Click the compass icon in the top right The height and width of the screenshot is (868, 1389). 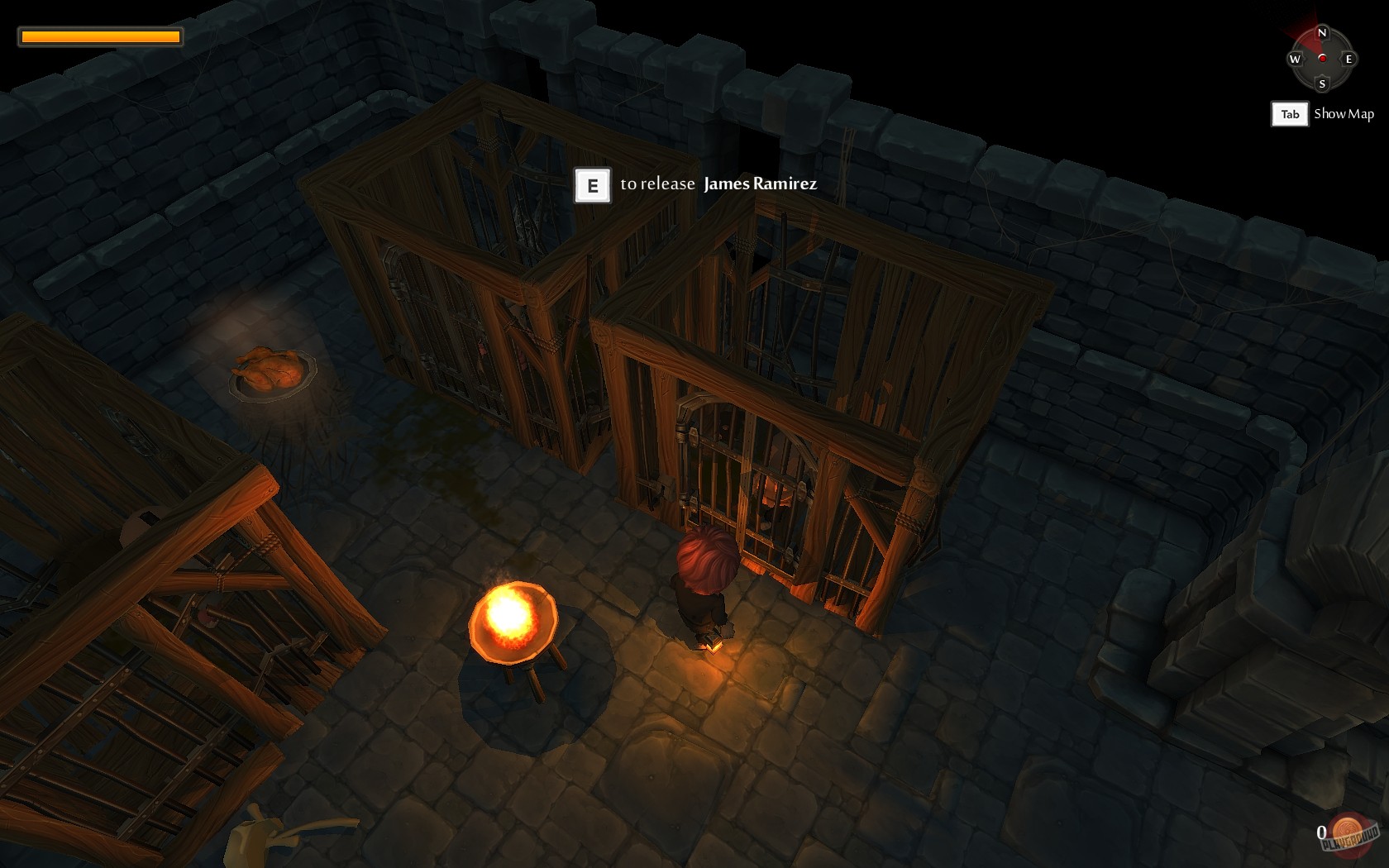point(1323,58)
